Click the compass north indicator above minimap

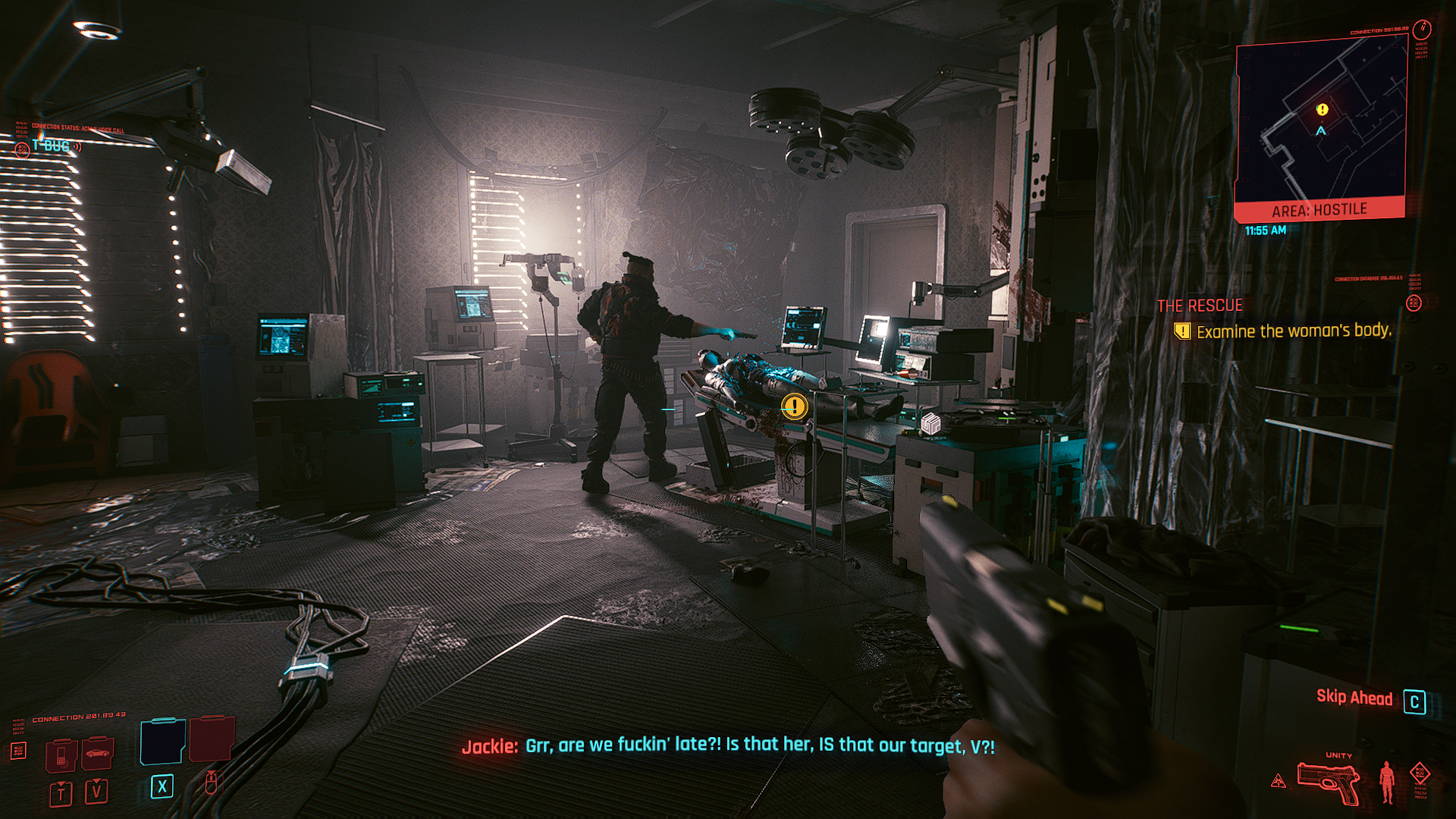click(1422, 30)
